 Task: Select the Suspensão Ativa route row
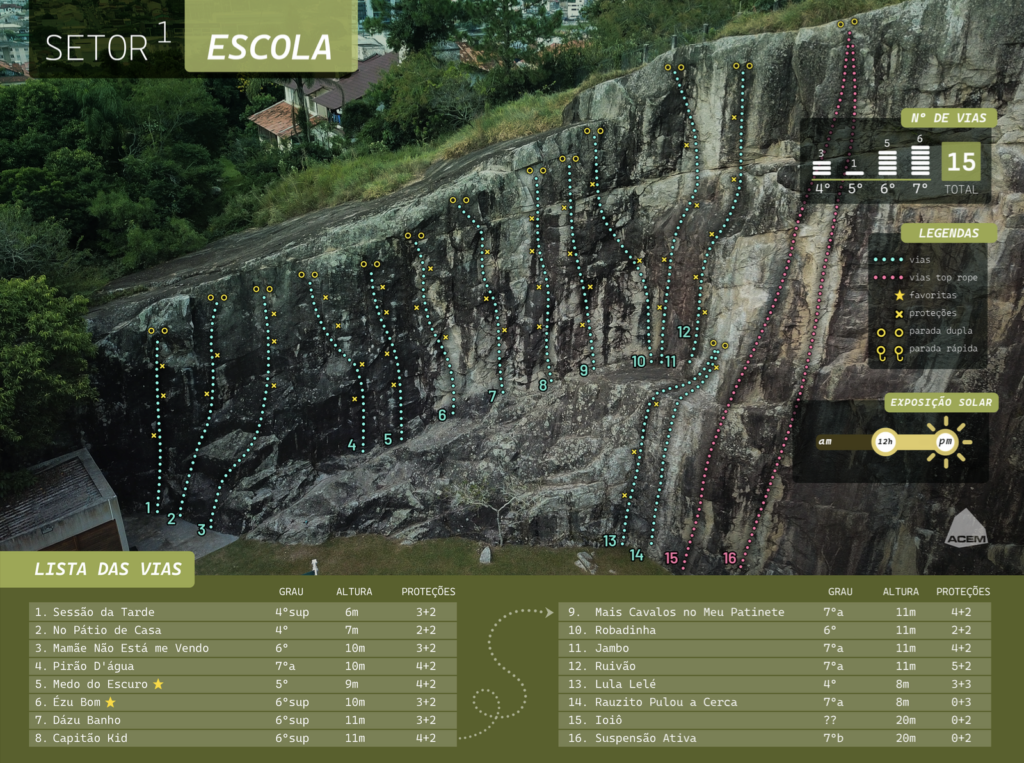[x=775, y=738]
